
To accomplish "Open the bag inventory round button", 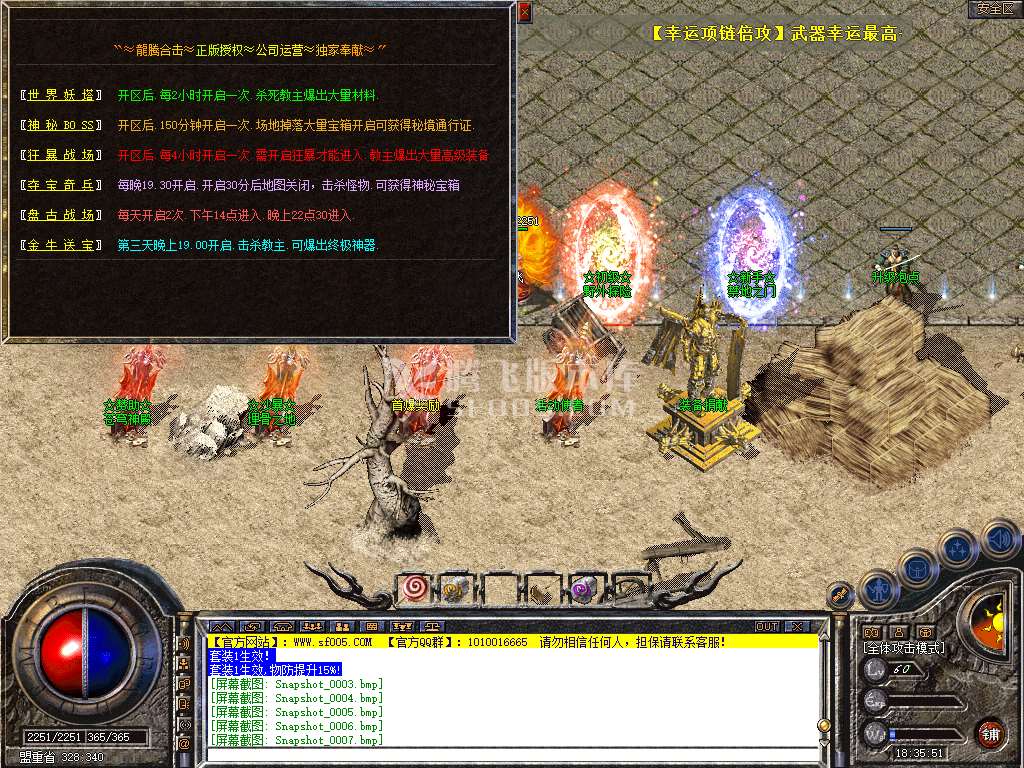I will (x=917, y=568).
